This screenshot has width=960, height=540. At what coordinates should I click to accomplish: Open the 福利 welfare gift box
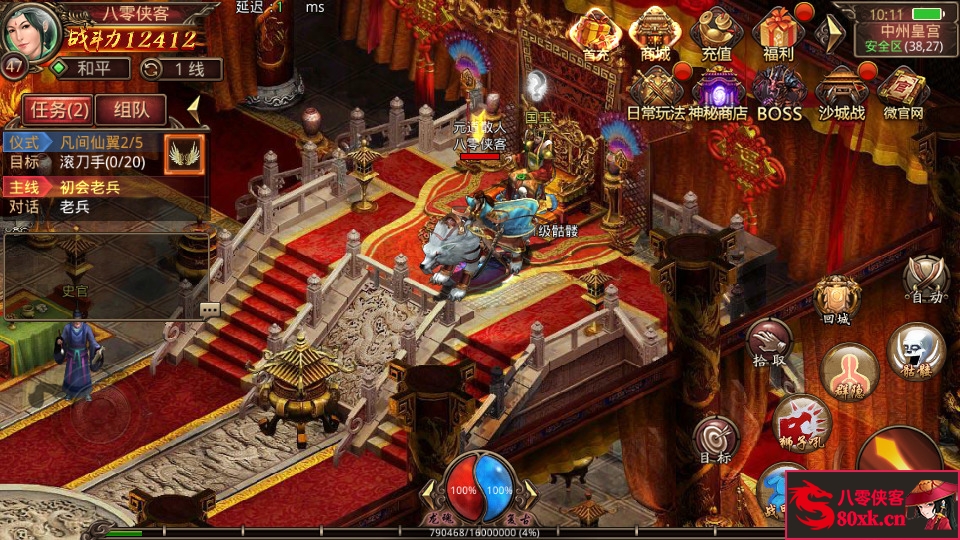[777, 35]
